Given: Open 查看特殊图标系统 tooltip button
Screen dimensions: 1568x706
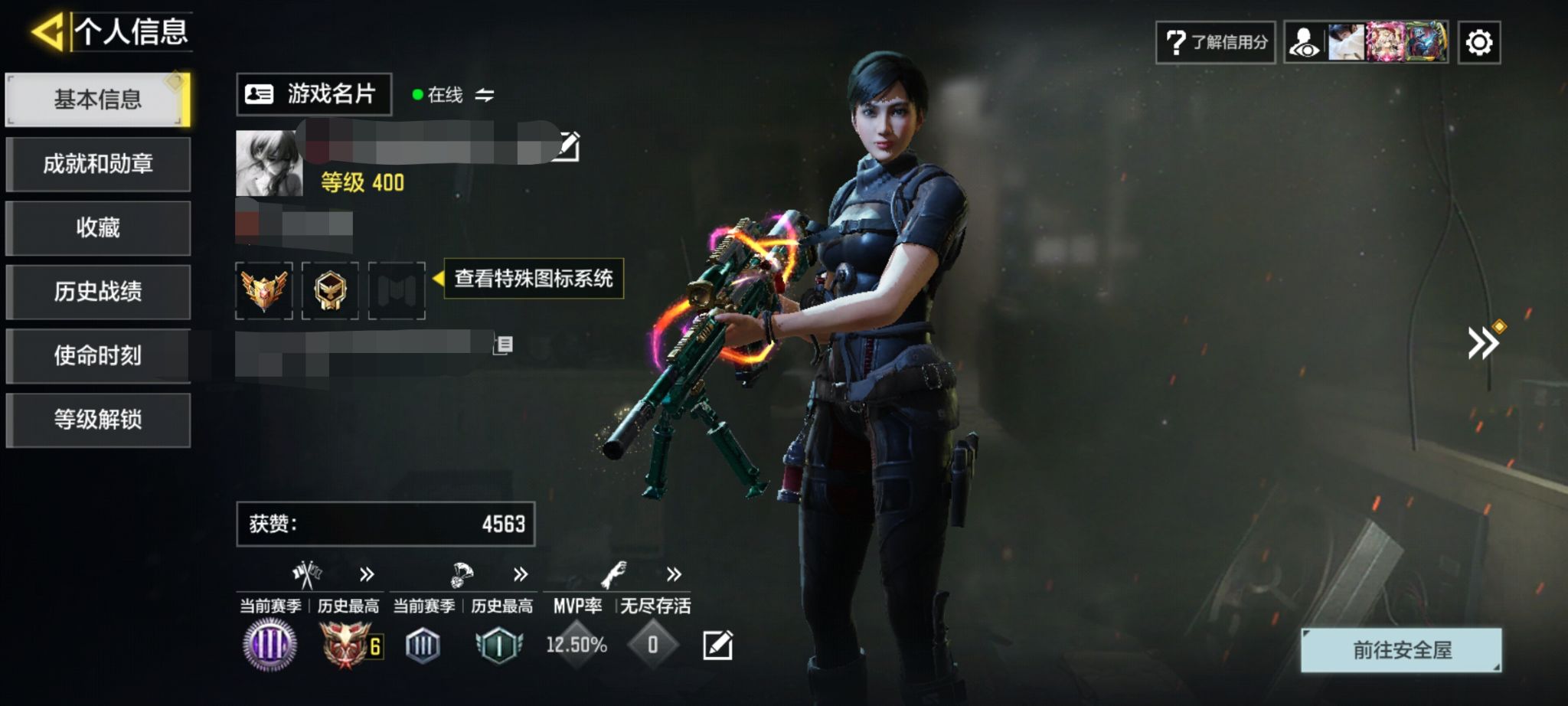Looking at the screenshot, I should point(533,279).
